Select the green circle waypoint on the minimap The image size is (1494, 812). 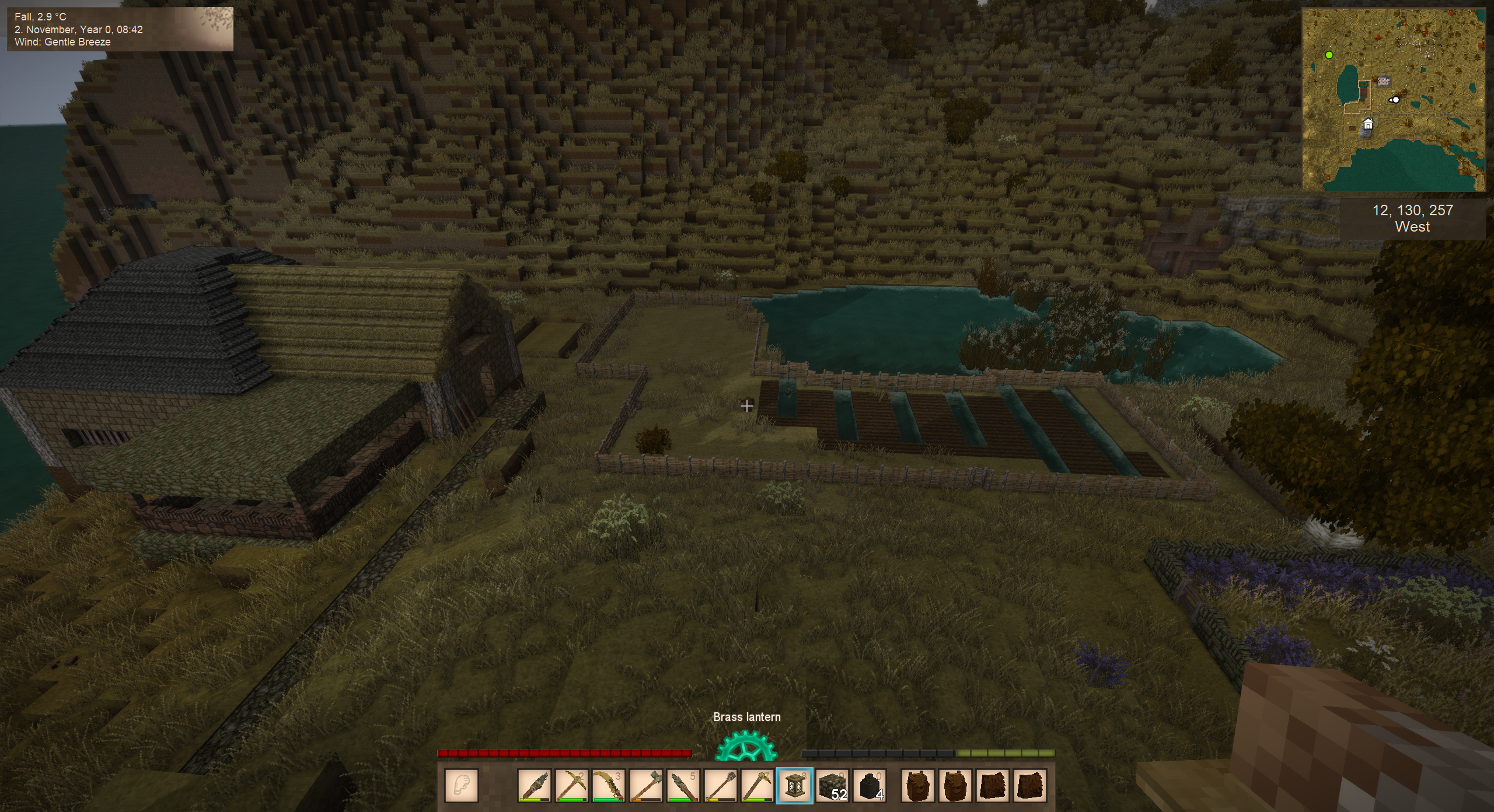click(x=1329, y=55)
